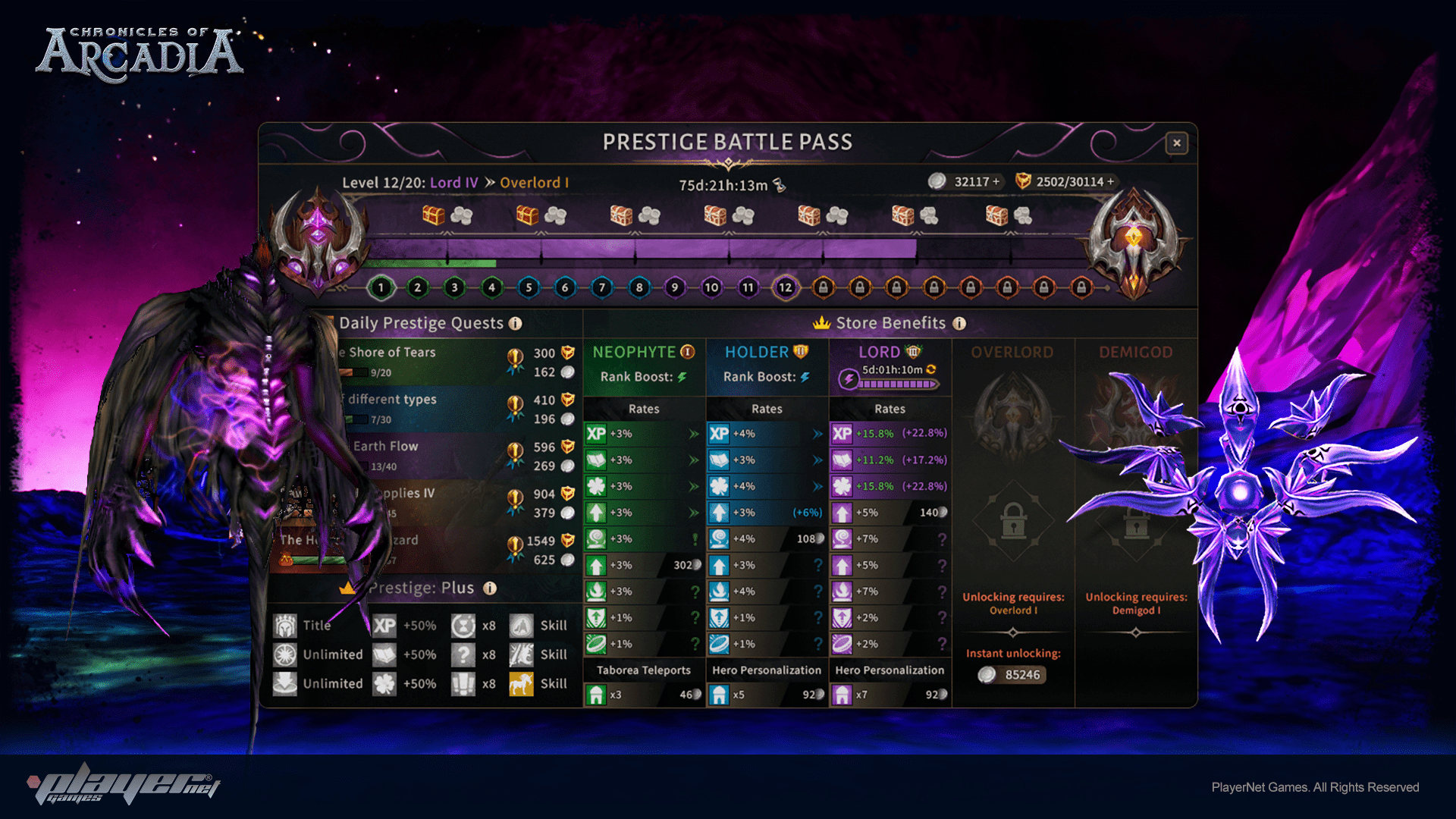Select the hourglass x8 icon in Prestige Plus
1456x819 pixels.
click(463, 626)
